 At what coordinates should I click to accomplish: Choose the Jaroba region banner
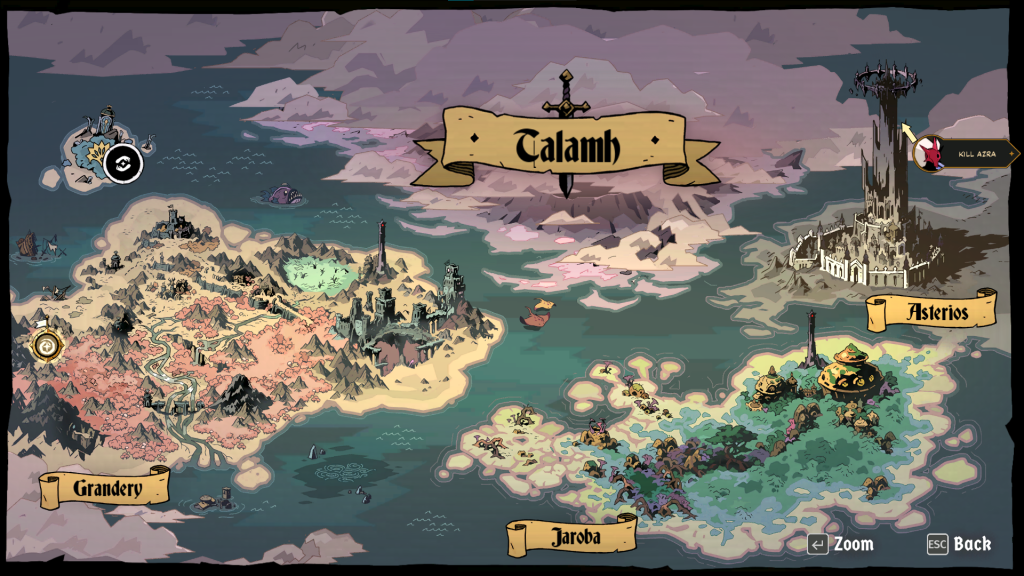[574, 536]
